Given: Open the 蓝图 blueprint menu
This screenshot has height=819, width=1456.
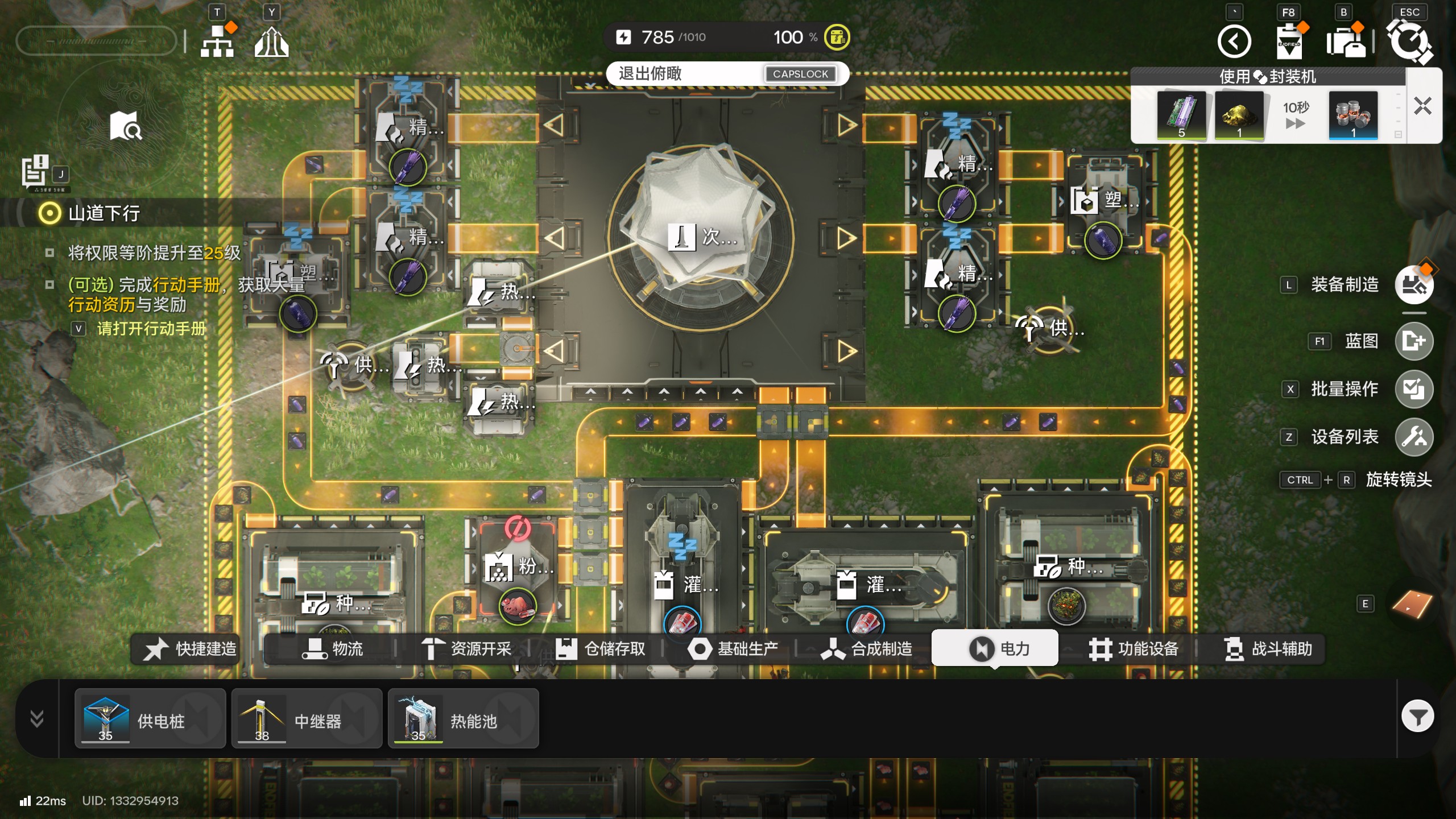Looking at the screenshot, I should point(1414,341).
